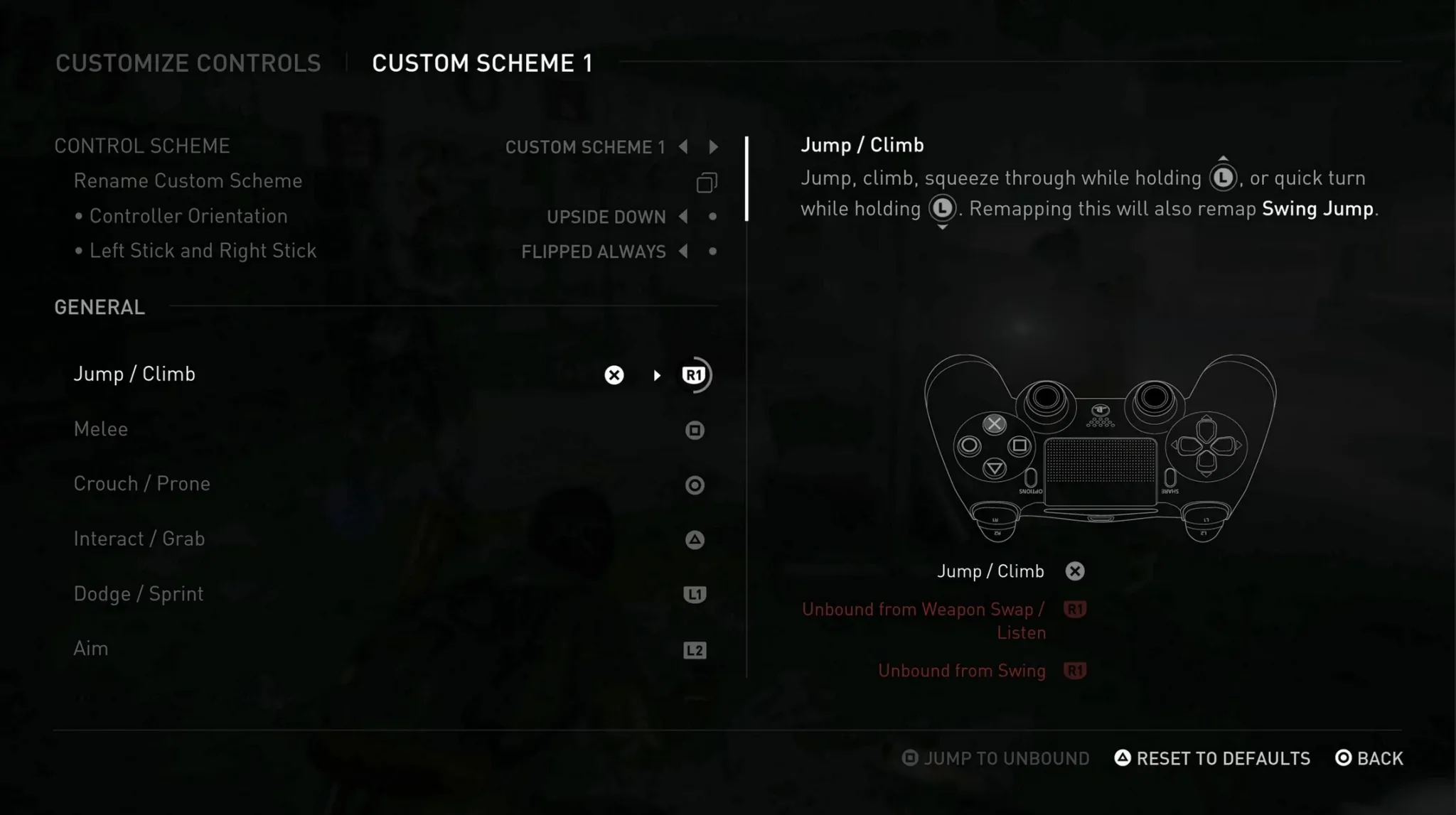The height and width of the screenshot is (815, 1456).
Task: Click the L1 icon for Dodge / Sprint
Action: (693, 595)
